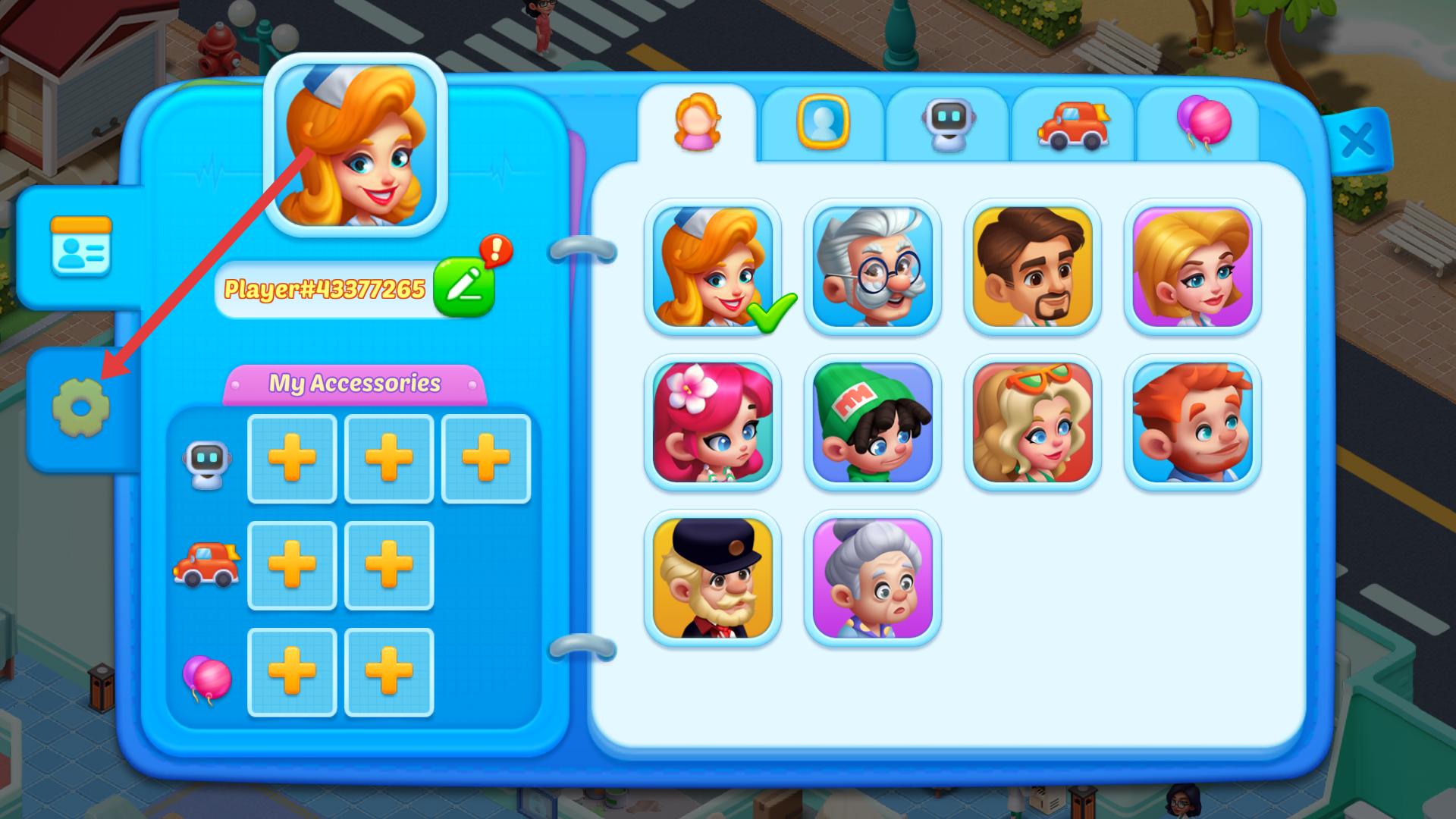Image resolution: width=1456 pixels, height=819 pixels.
Task: Select the nurse avatar with green checkmark
Action: [x=712, y=267]
